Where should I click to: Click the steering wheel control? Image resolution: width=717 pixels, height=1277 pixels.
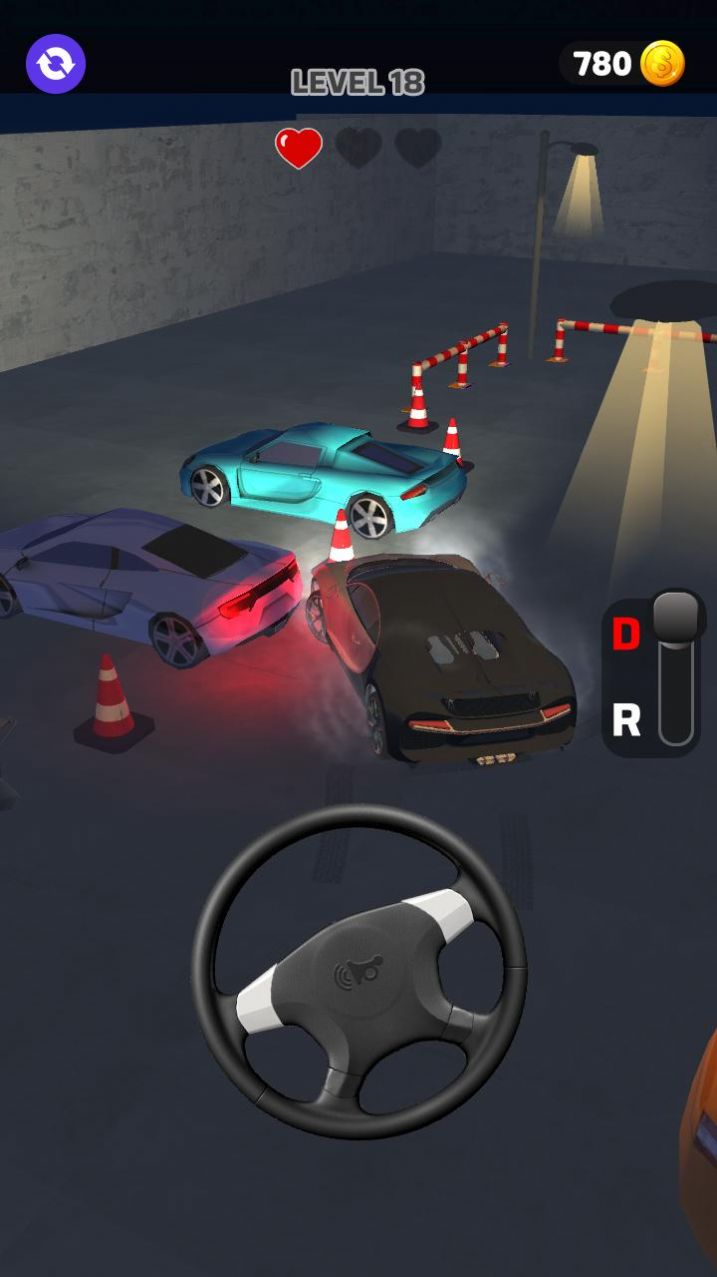[359, 973]
